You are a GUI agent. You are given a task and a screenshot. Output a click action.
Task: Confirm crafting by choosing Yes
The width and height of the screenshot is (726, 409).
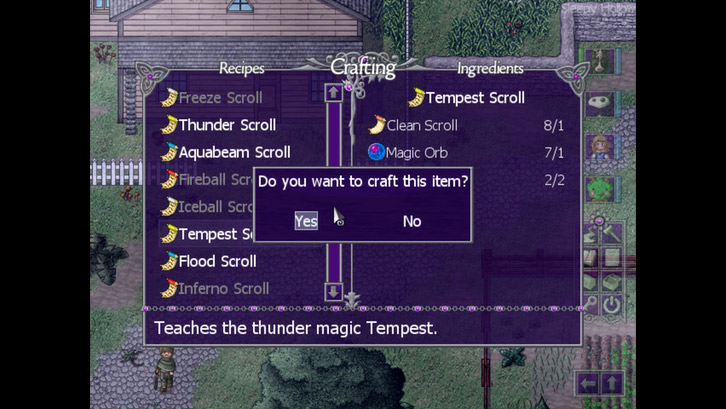point(306,221)
